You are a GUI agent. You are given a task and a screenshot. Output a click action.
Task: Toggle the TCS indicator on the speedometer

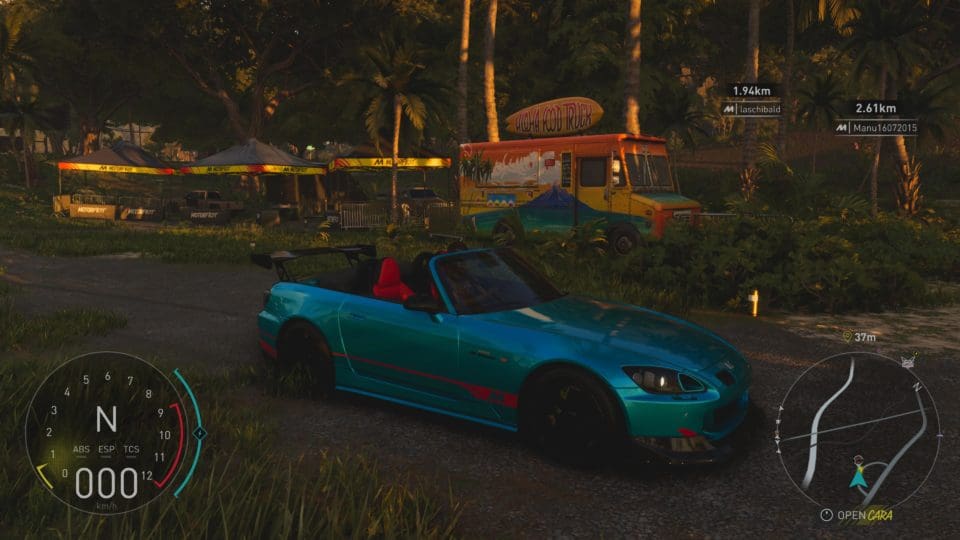tap(132, 449)
